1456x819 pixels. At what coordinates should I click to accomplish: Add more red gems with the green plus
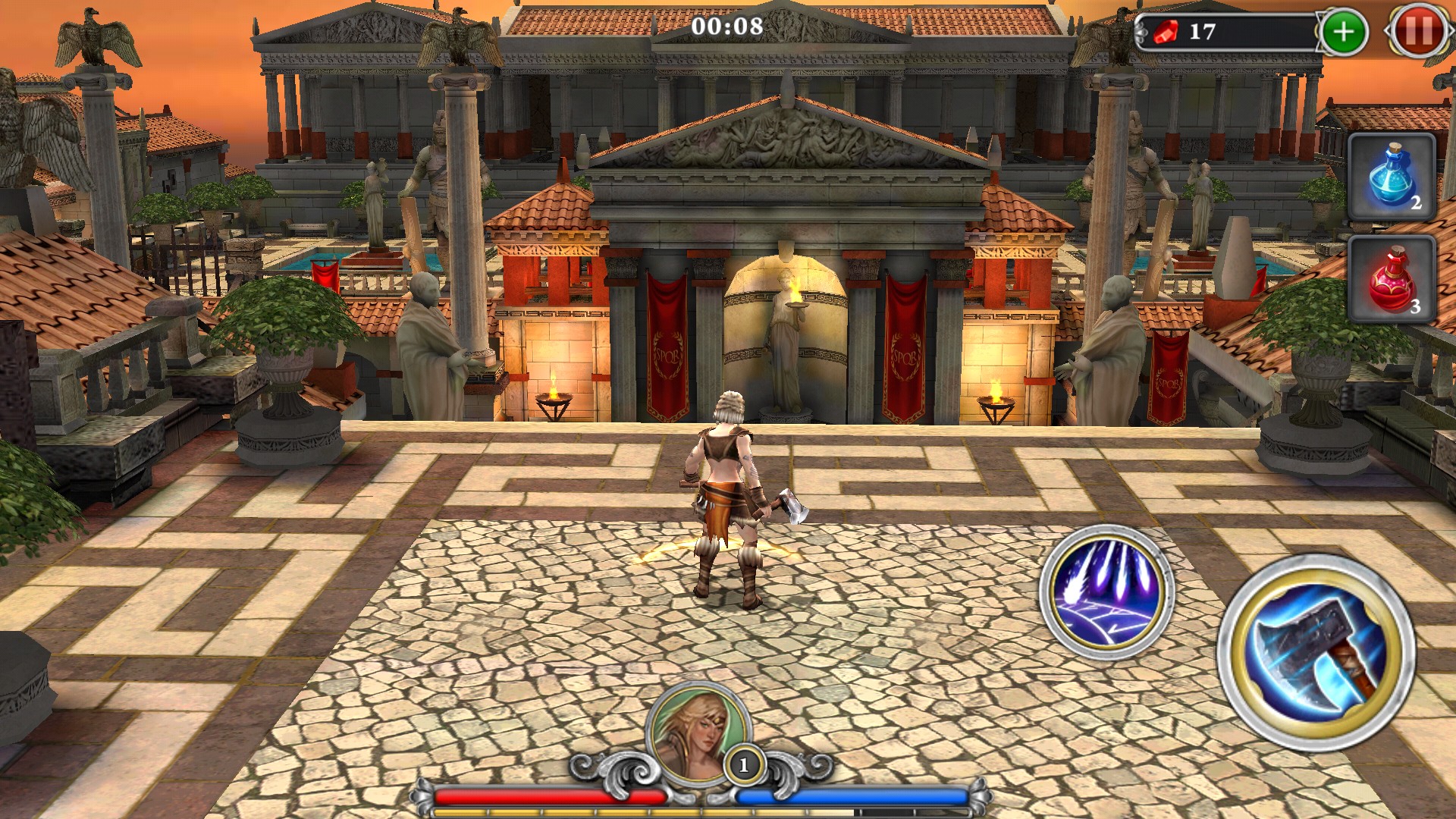[x=1343, y=32]
